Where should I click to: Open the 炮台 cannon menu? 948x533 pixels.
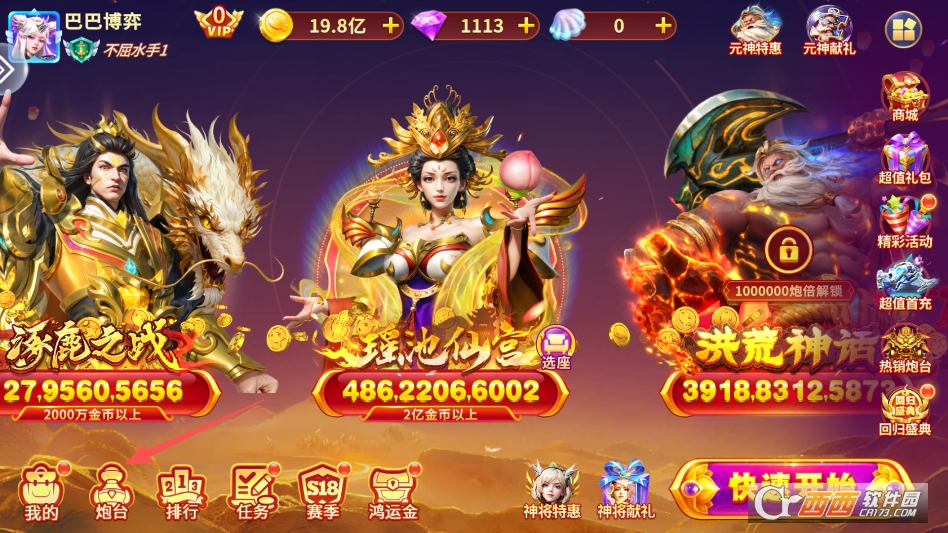[110, 492]
